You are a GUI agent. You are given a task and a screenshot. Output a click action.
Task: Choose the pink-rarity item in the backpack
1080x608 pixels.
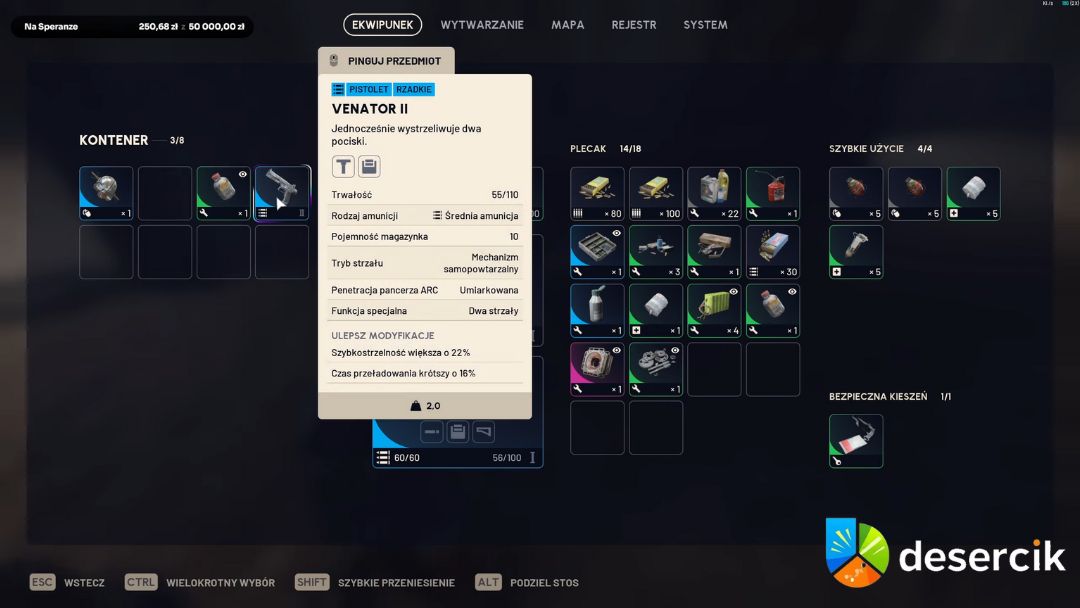tap(597, 369)
